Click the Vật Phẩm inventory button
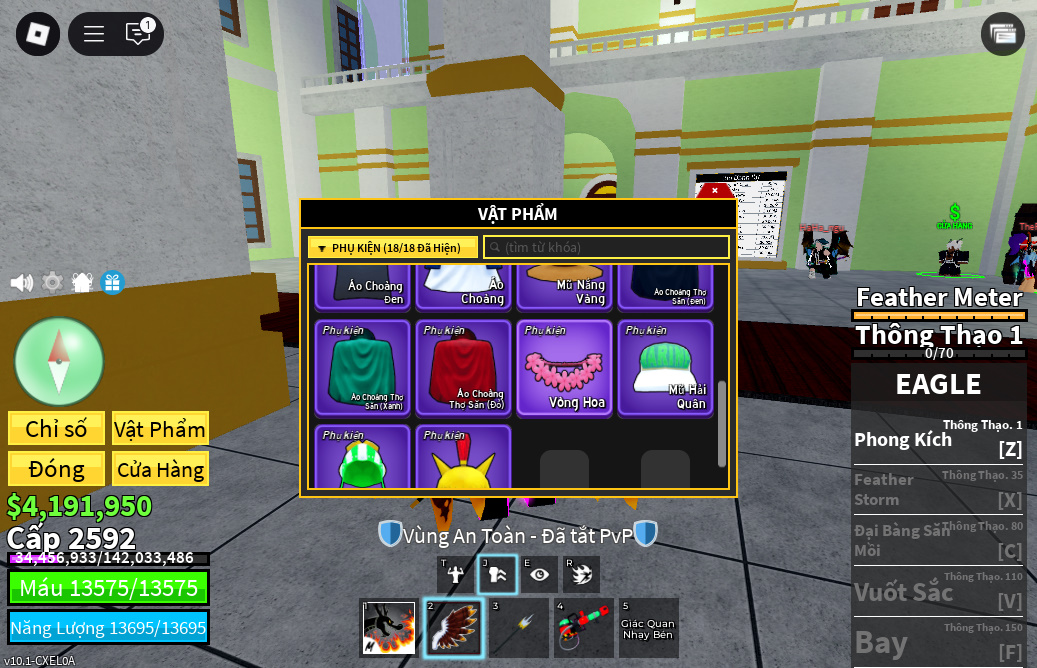 click(160, 429)
